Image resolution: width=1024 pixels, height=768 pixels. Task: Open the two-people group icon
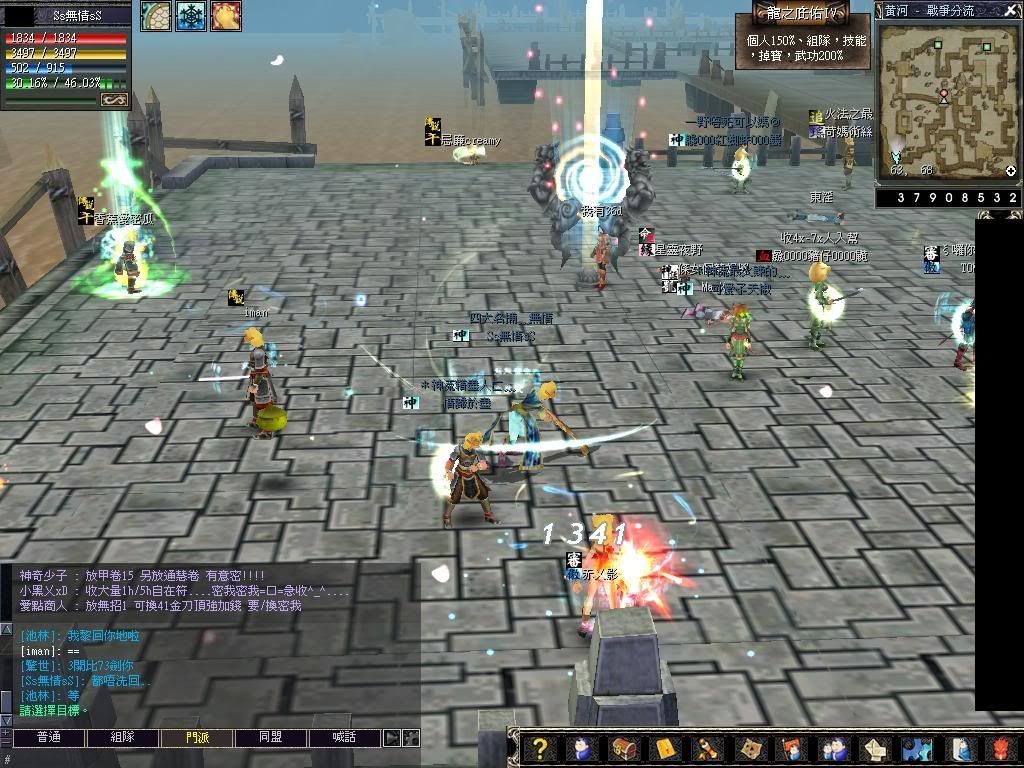point(832,749)
